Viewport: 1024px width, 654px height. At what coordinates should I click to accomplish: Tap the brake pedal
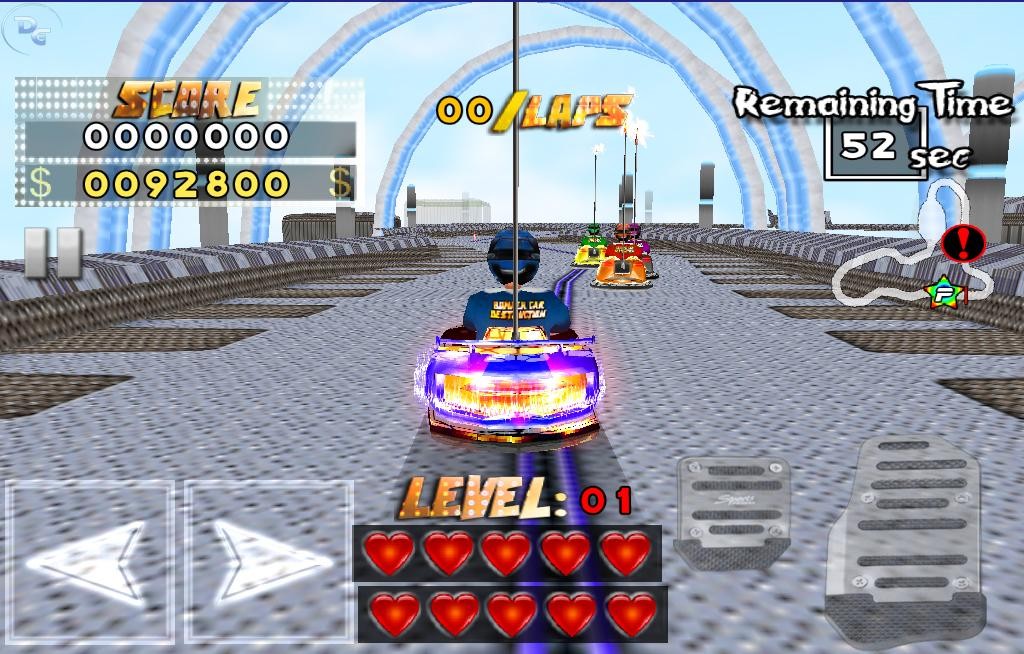[733, 511]
